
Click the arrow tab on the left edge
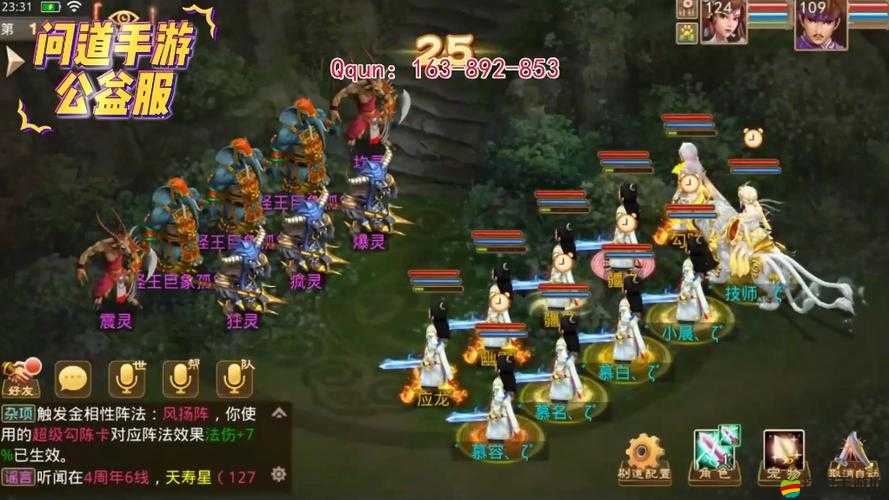(12, 62)
